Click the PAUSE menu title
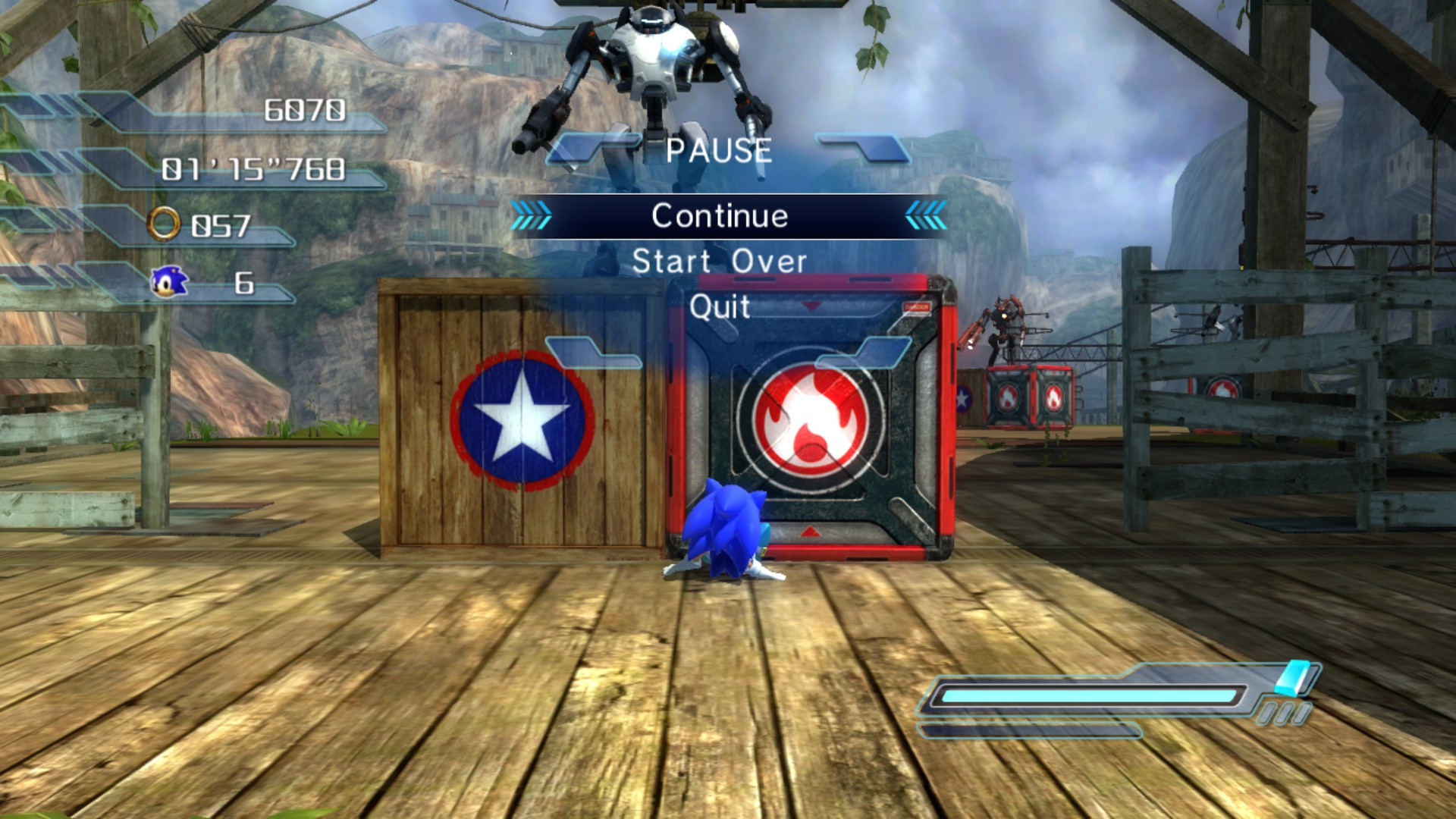 pyautogui.click(x=719, y=150)
